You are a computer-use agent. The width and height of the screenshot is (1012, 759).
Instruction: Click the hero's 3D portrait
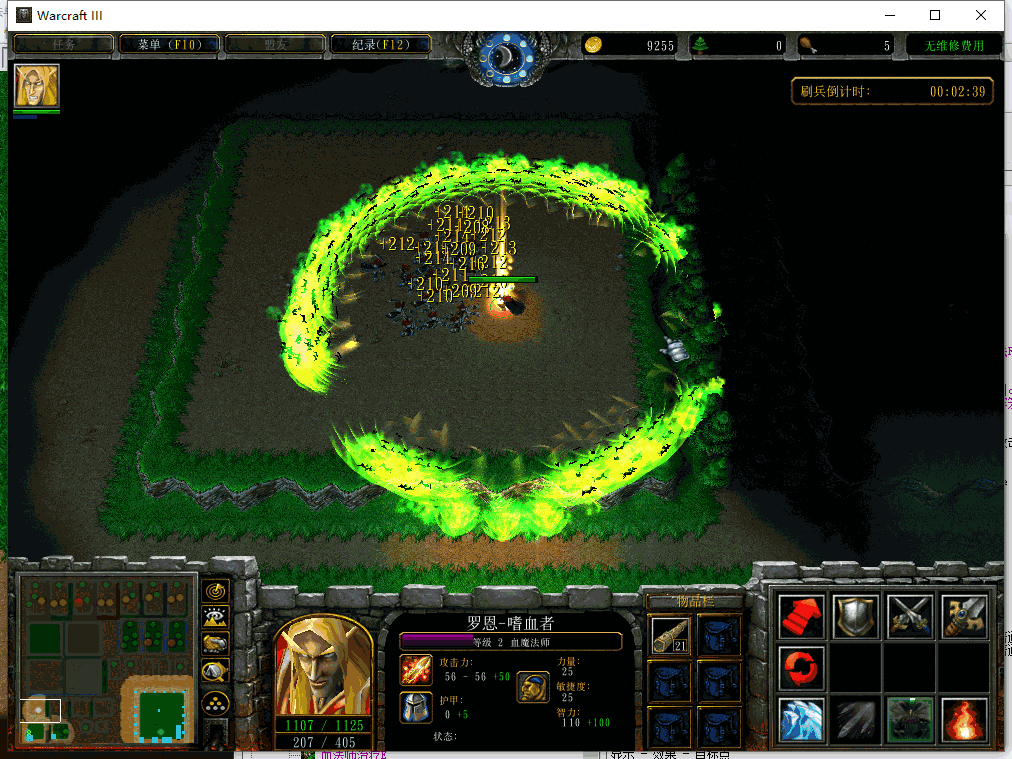pos(322,665)
